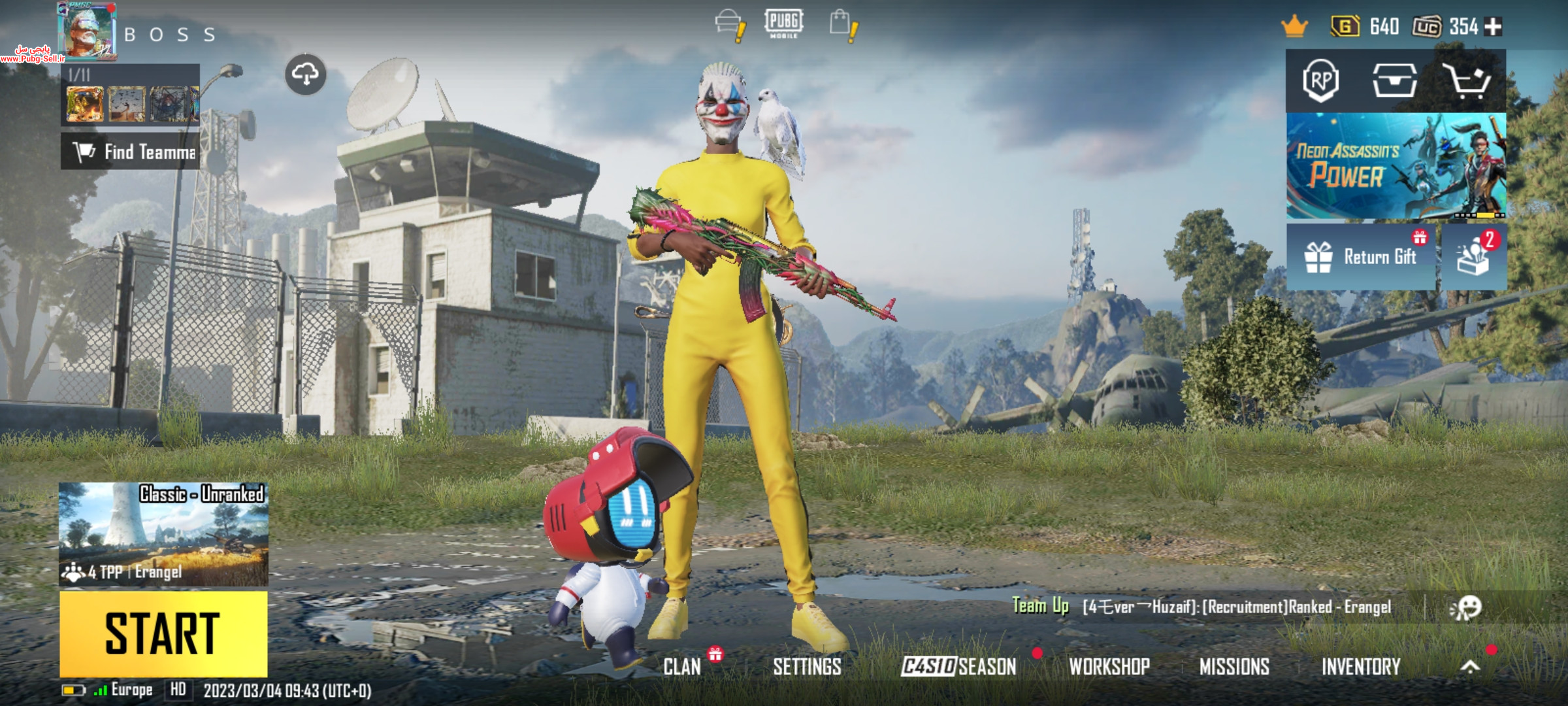Open the Royale Pass RP icon

coord(1321,81)
